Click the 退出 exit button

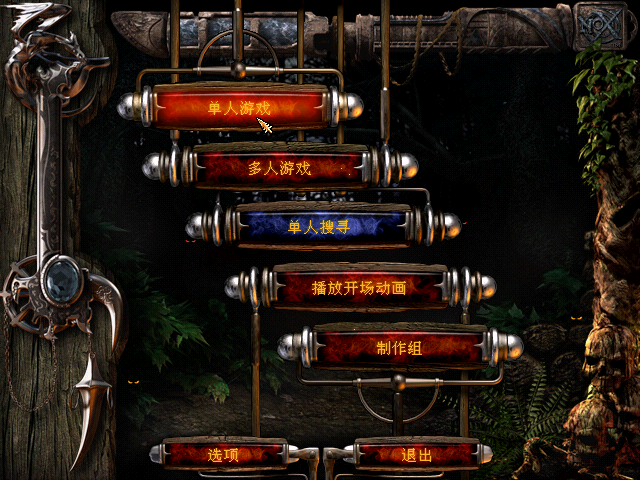[416, 455]
